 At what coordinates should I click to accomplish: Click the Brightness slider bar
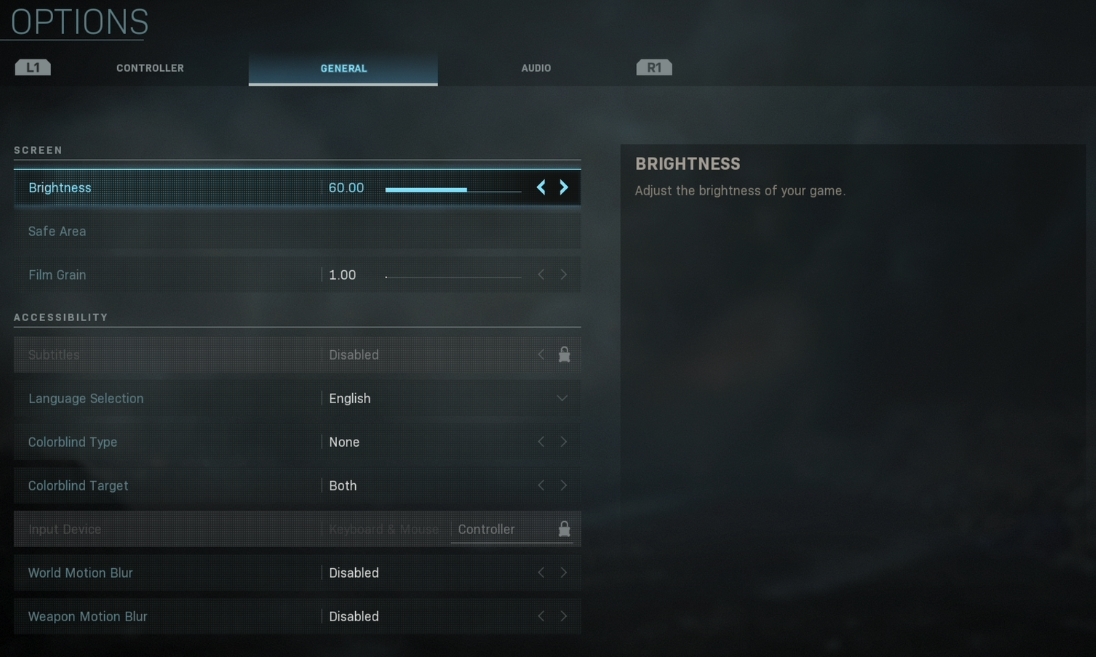(453, 189)
